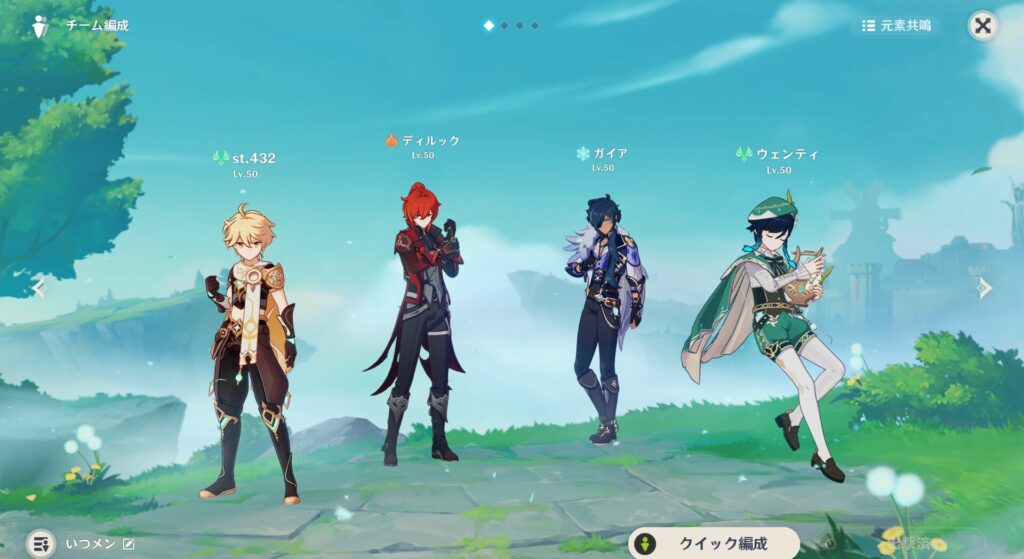Select the st.432 Traveler character slot
The height and width of the screenshot is (559, 1024).
pos(248,350)
